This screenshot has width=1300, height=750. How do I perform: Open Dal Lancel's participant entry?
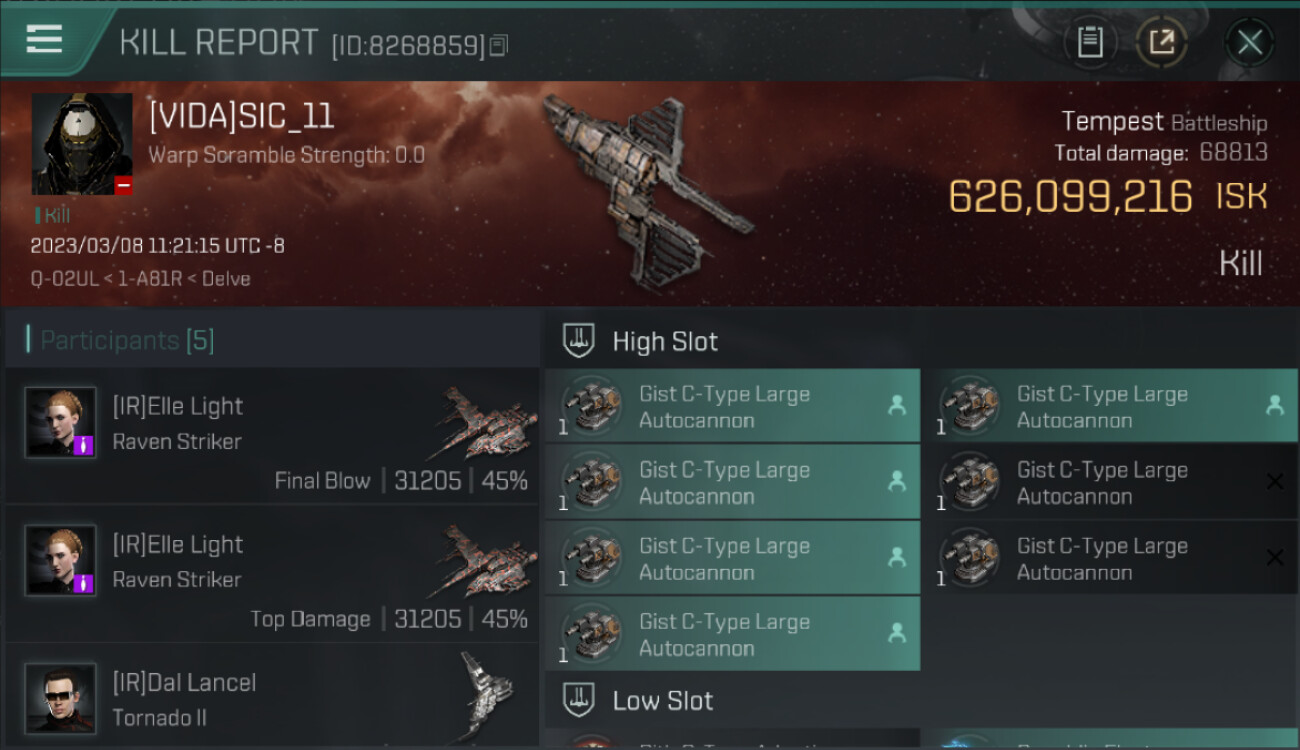point(272,697)
